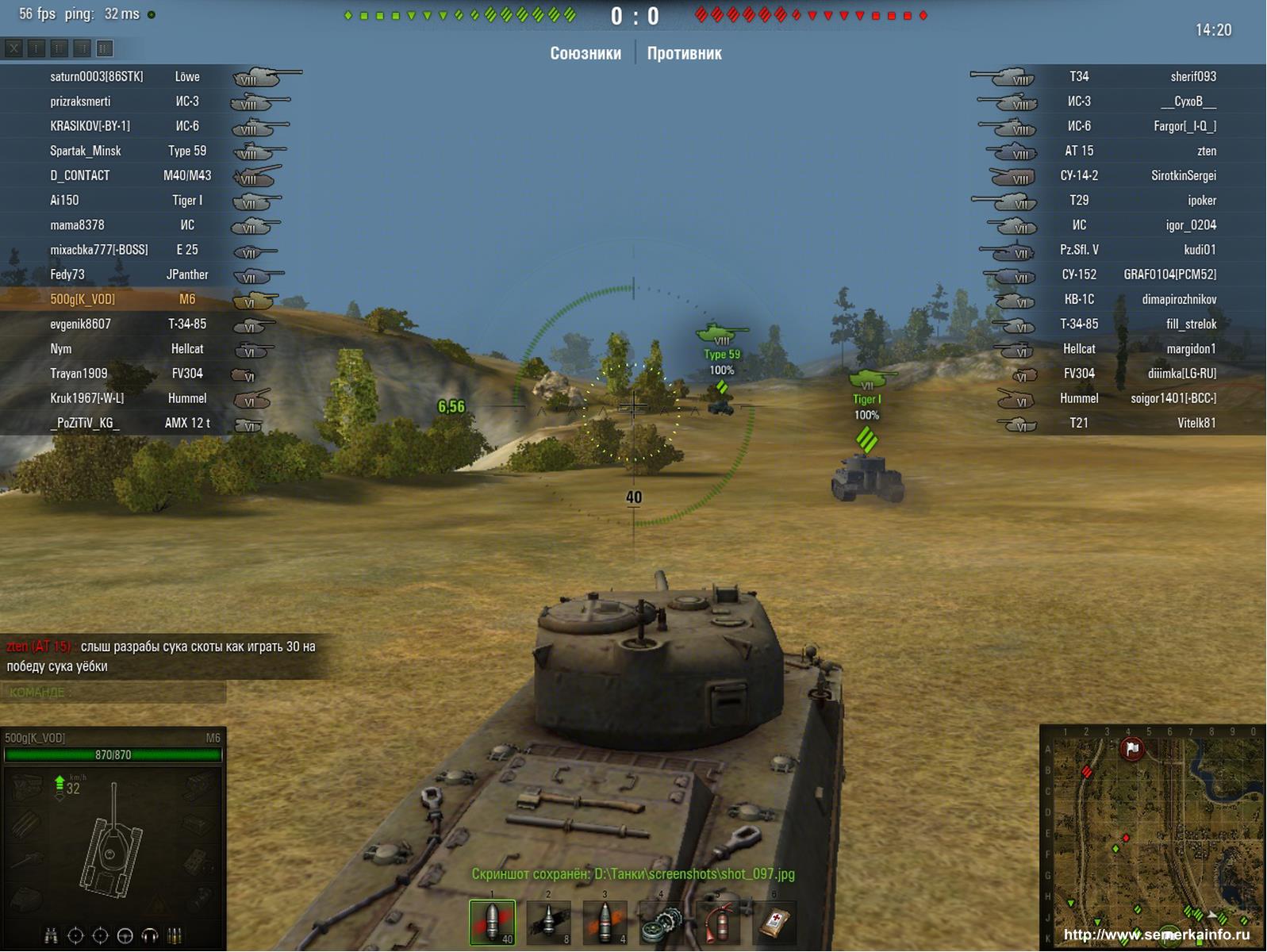Click the minimap in the corner
The height and width of the screenshot is (952, 1267).
(x=1153, y=837)
